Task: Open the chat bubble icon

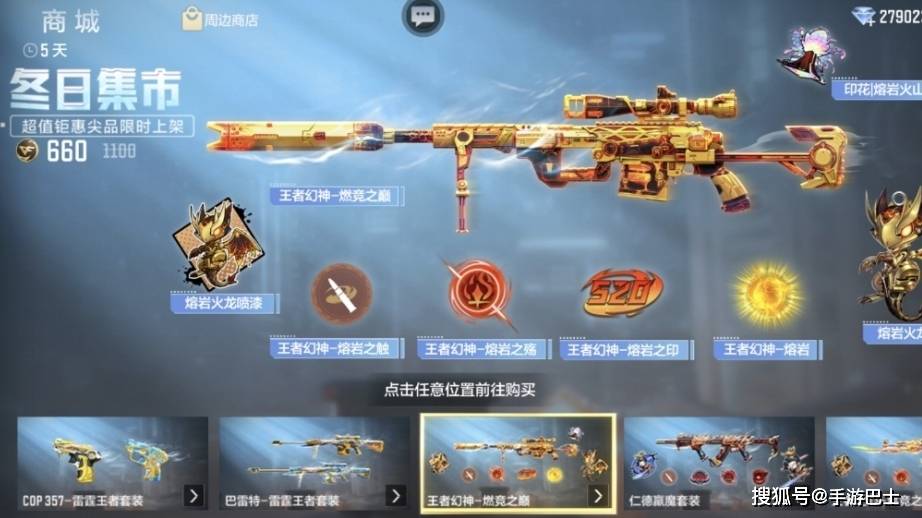Action: pyautogui.click(x=423, y=16)
